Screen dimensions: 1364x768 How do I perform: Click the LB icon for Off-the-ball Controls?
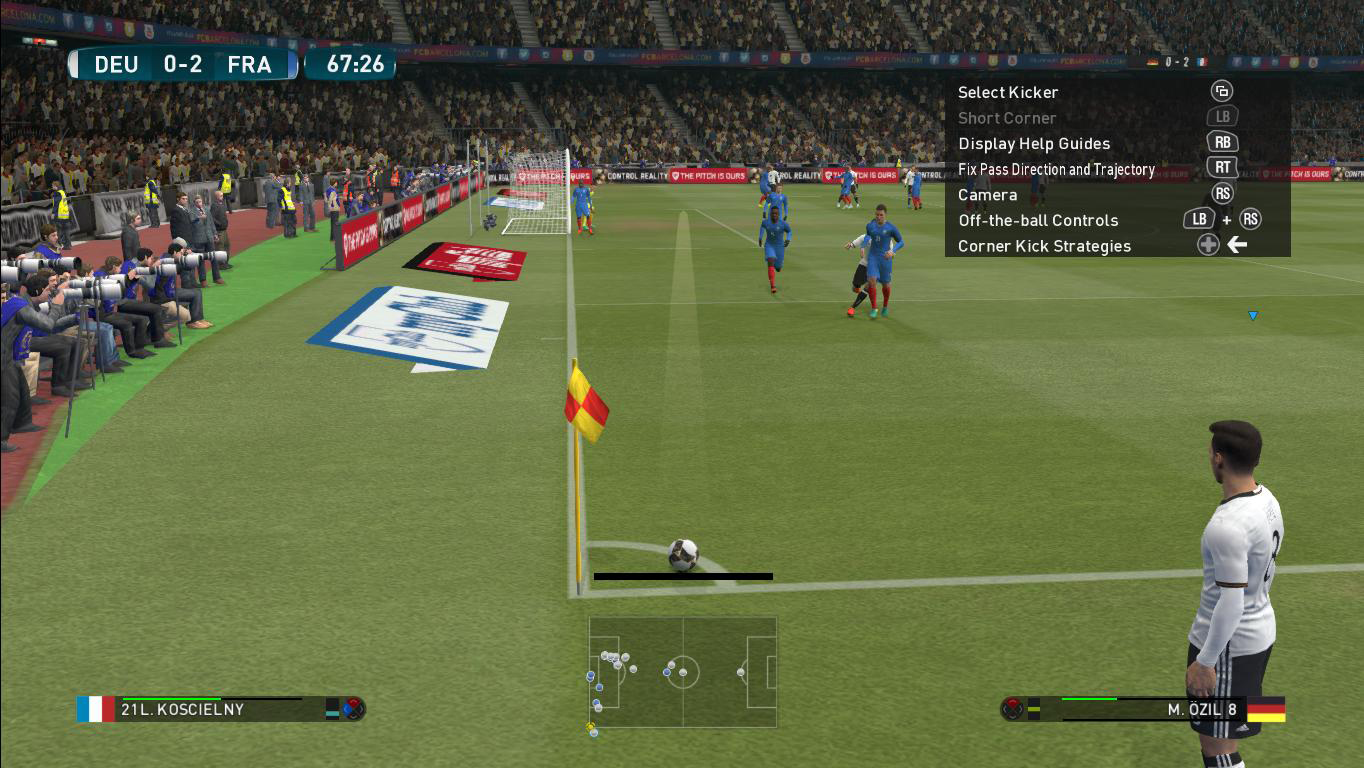coord(1199,219)
